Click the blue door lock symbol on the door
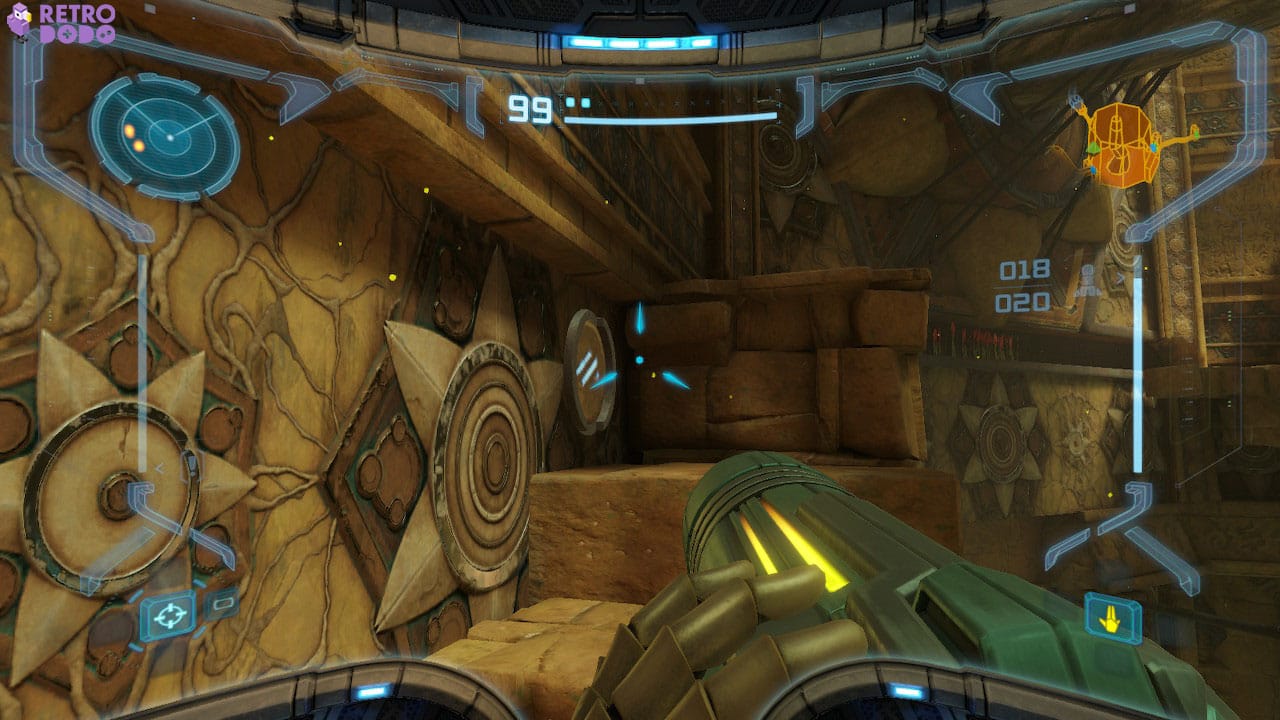Viewport: 1280px width, 720px height. (x=590, y=367)
